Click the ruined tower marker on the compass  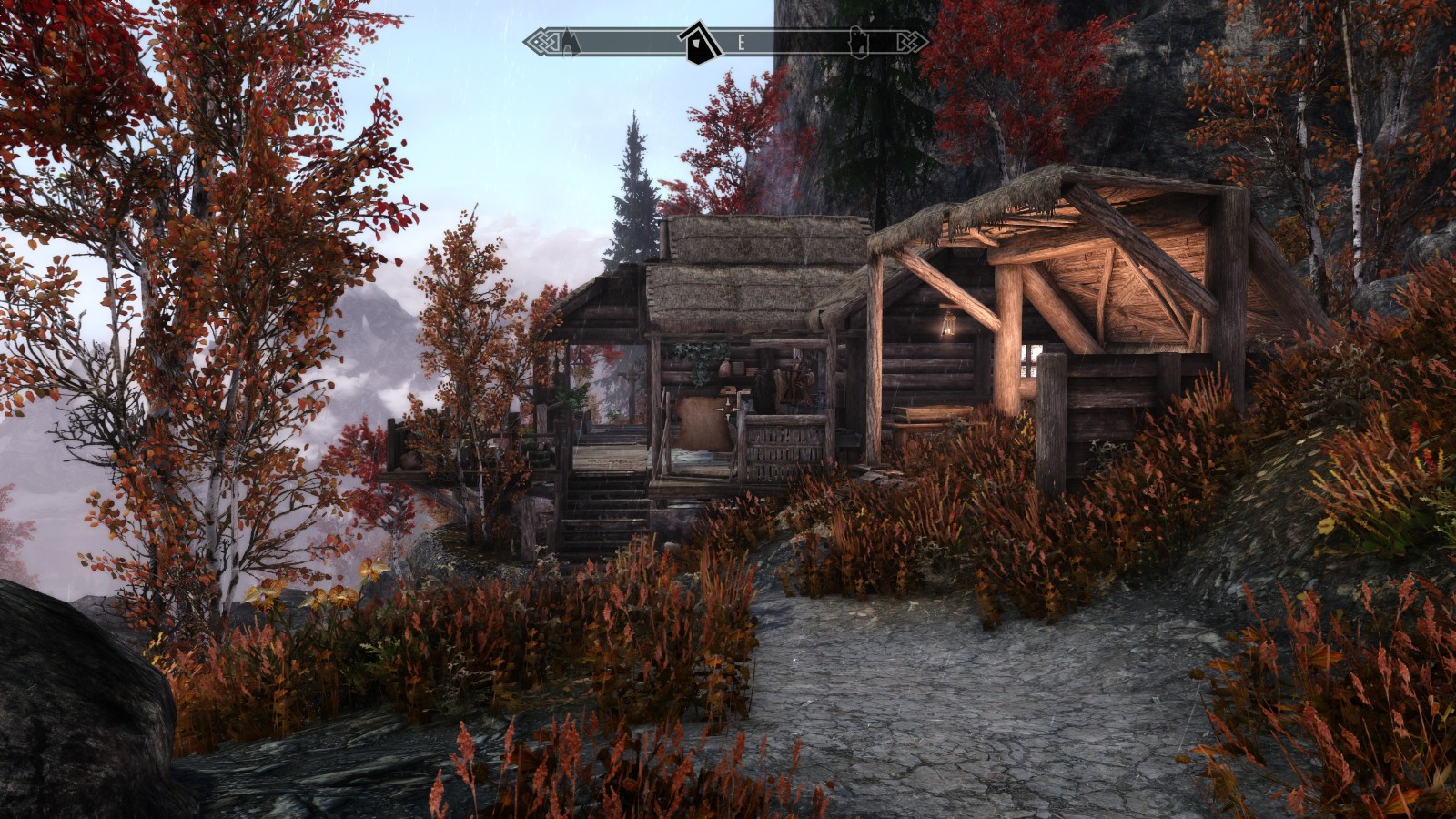tap(858, 42)
